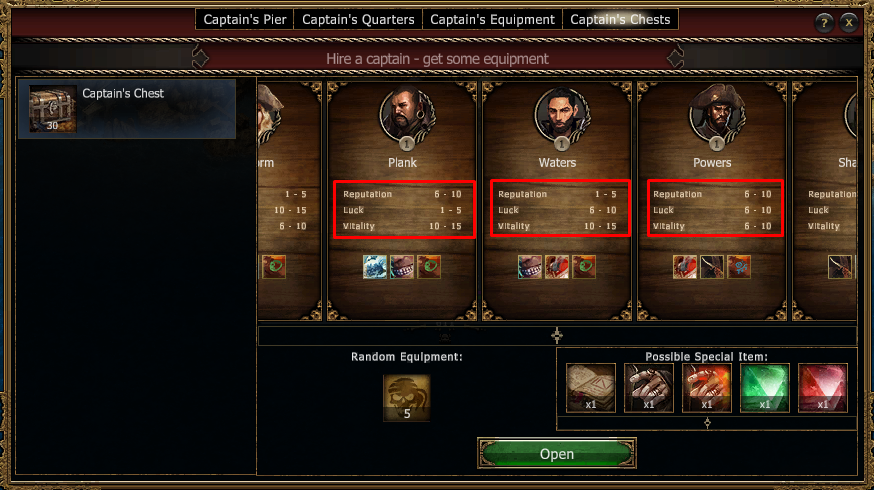Choose the captain Plank portrait

tap(402, 113)
